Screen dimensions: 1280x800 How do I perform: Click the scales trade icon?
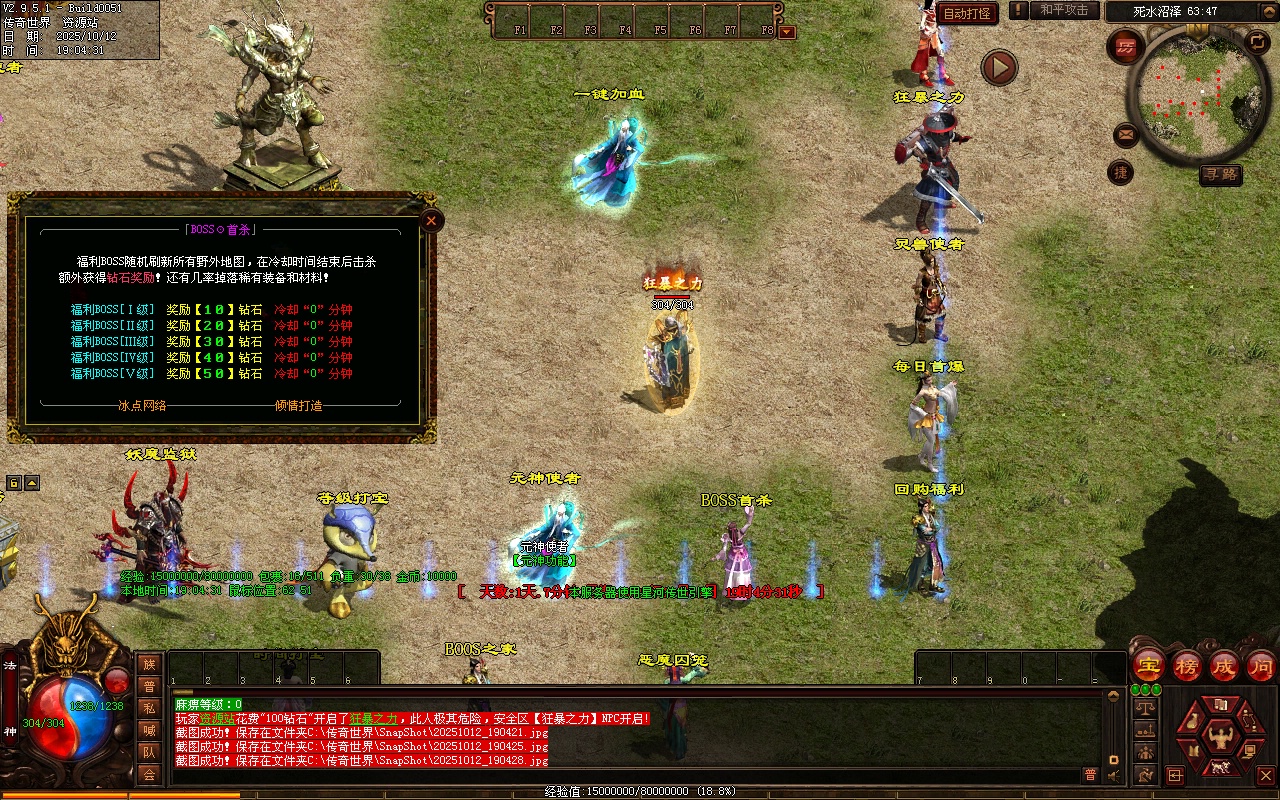[1146, 707]
